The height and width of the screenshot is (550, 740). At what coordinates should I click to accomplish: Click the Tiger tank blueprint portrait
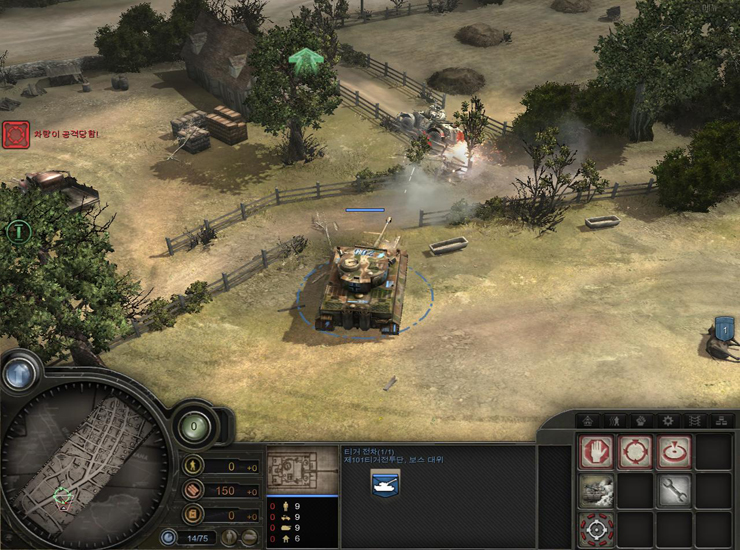tap(302, 469)
